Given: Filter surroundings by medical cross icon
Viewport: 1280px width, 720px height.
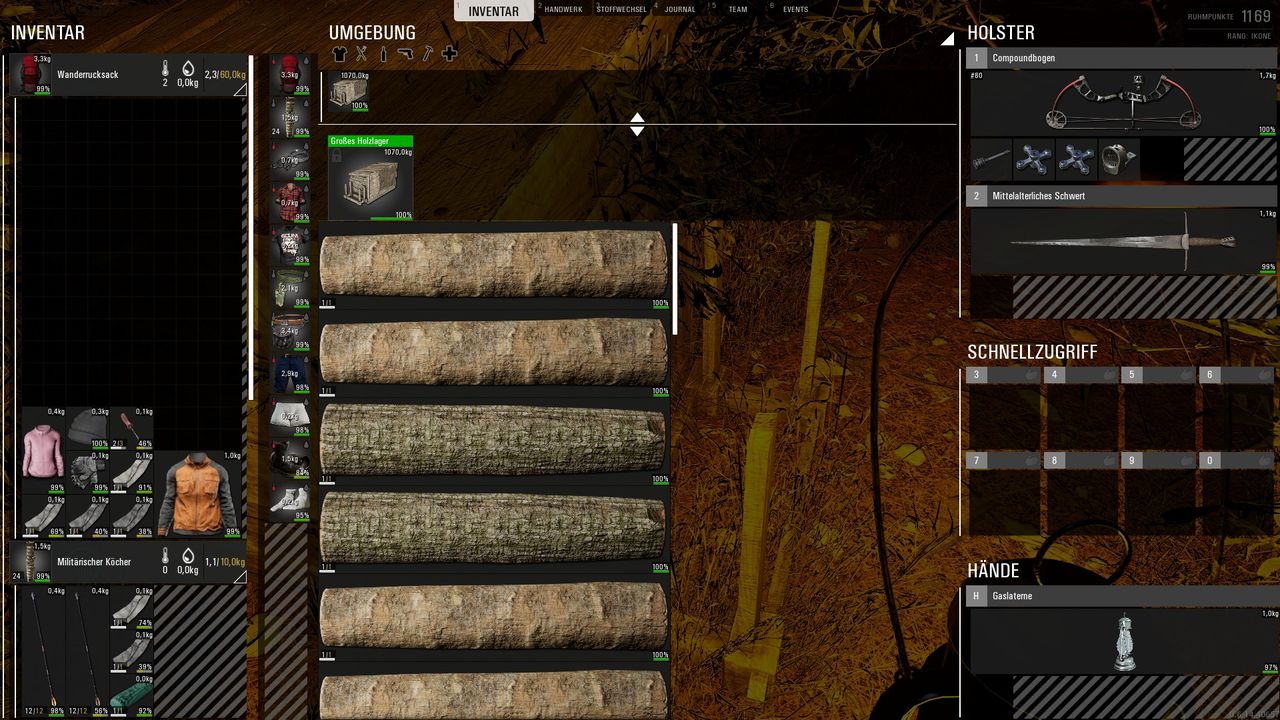Looking at the screenshot, I should (449, 54).
